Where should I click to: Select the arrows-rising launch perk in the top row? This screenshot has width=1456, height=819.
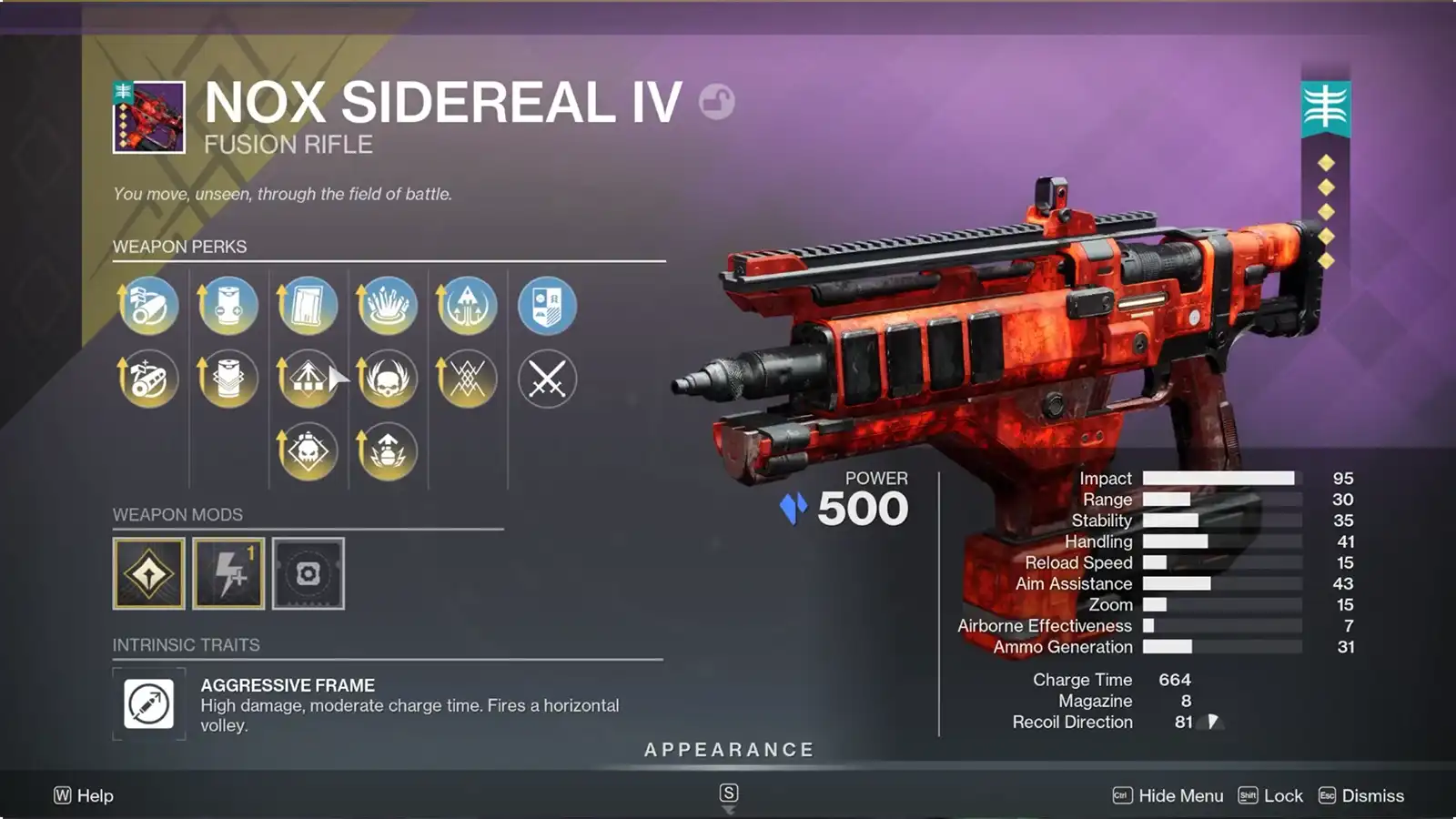(467, 307)
